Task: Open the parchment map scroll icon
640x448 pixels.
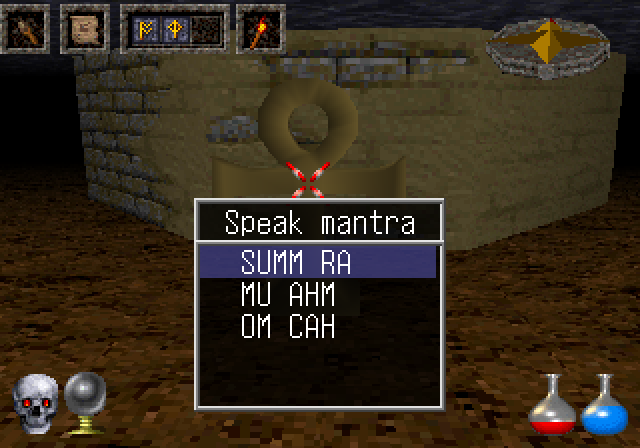Action: 85,30
